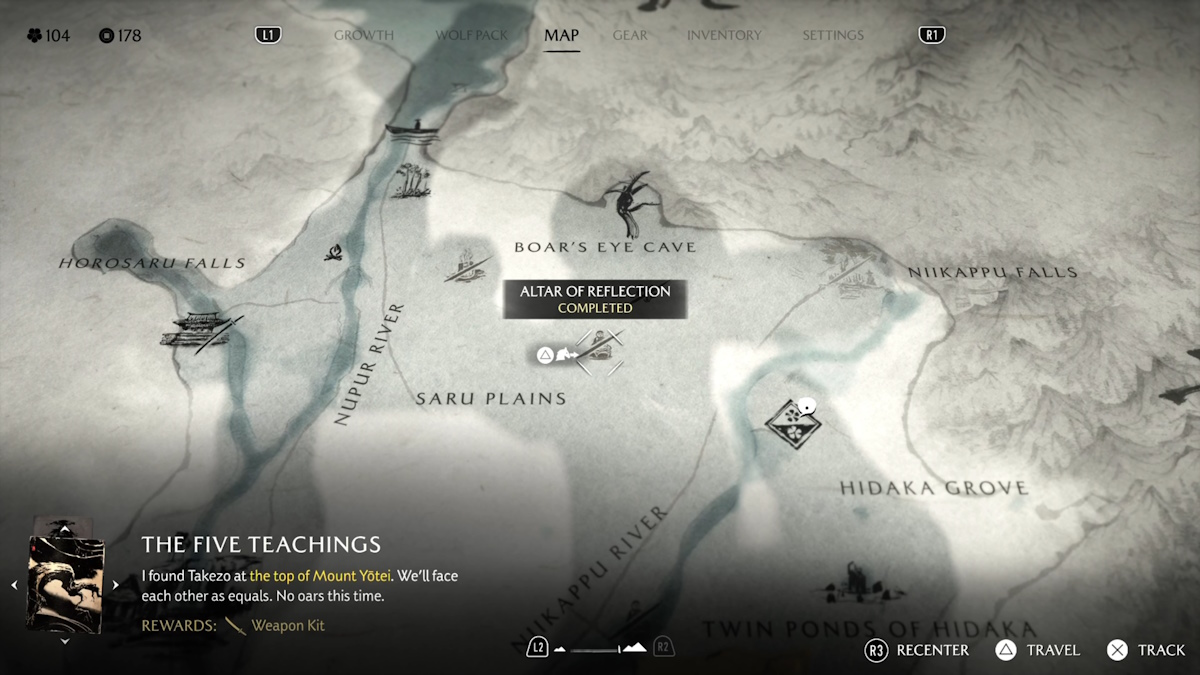Choose the diamond flower marker above Hidaka Grove
The height and width of the screenshot is (675, 1200).
[794, 423]
